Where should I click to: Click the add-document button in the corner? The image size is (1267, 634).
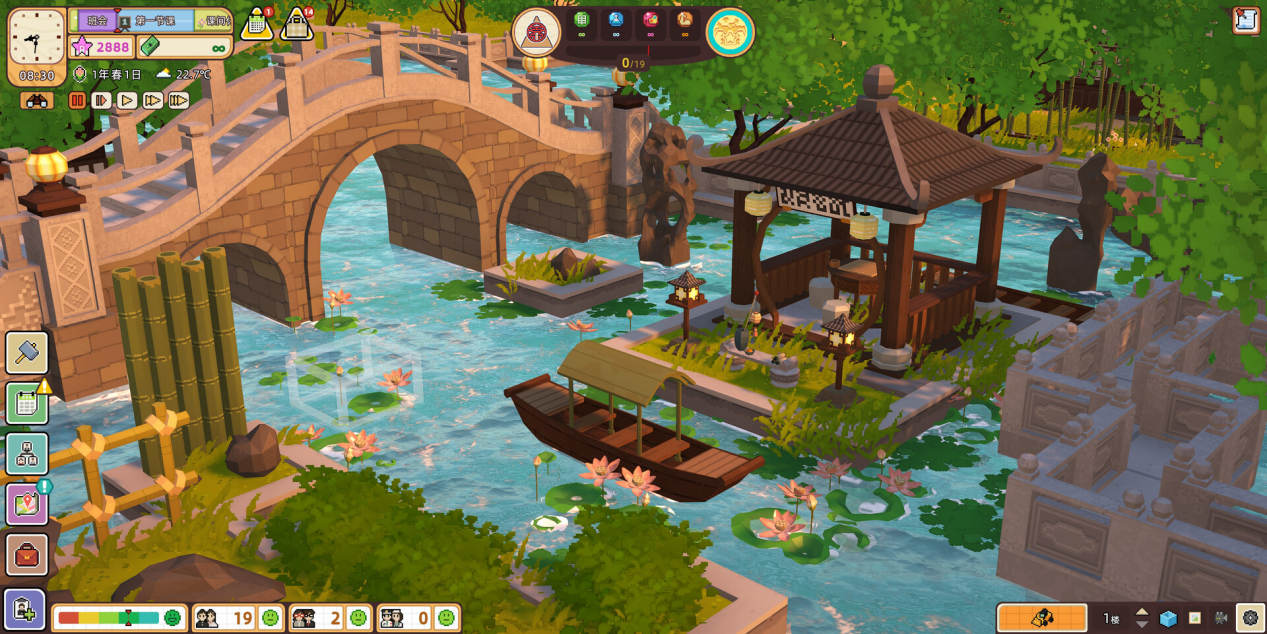point(24,609)
